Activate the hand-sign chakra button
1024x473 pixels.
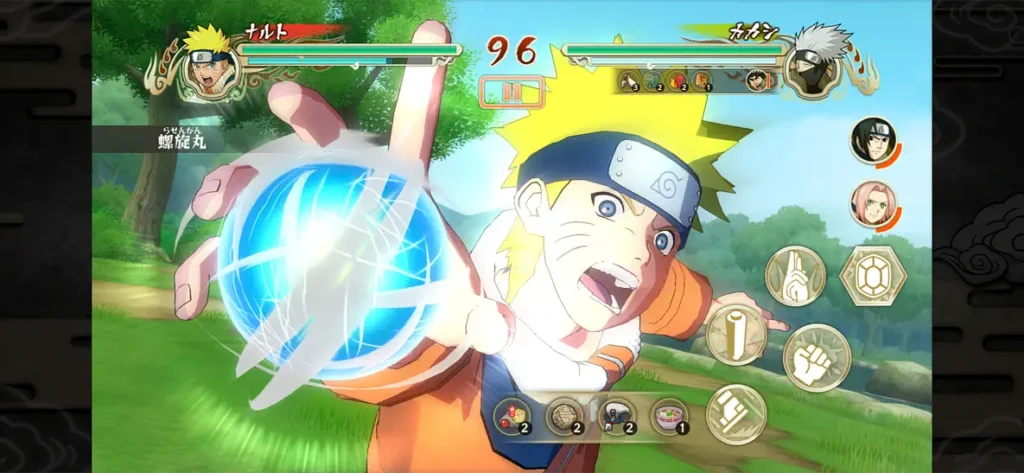pyautogui.click(x=795, y=275)
